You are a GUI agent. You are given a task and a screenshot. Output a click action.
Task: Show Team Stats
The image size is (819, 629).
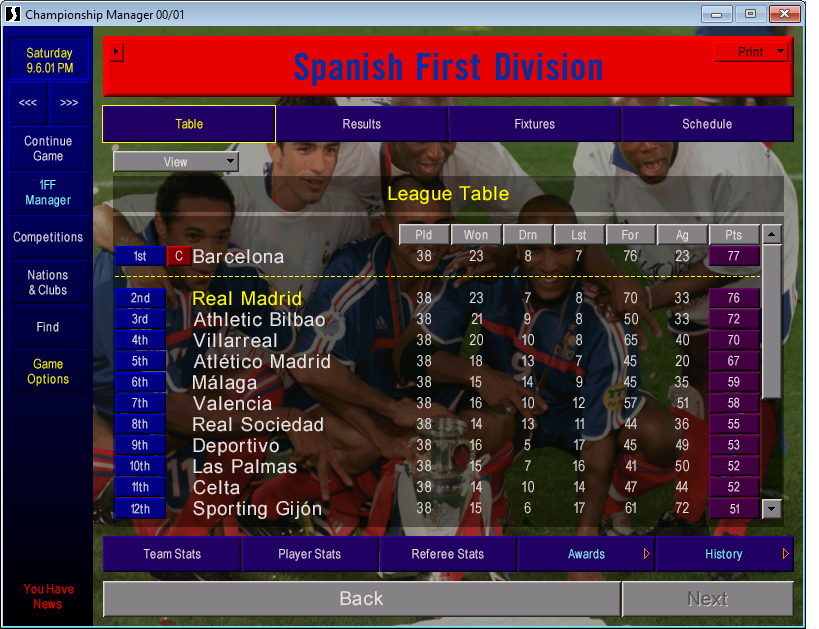(x=172, y=554)
